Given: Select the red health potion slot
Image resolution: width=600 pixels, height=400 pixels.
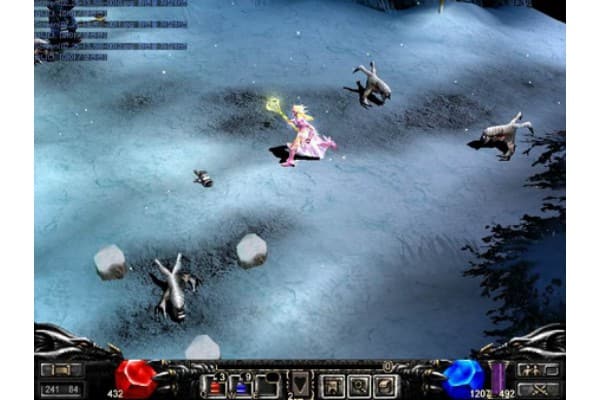Looking at the screenshot, I should pos(215,385).
